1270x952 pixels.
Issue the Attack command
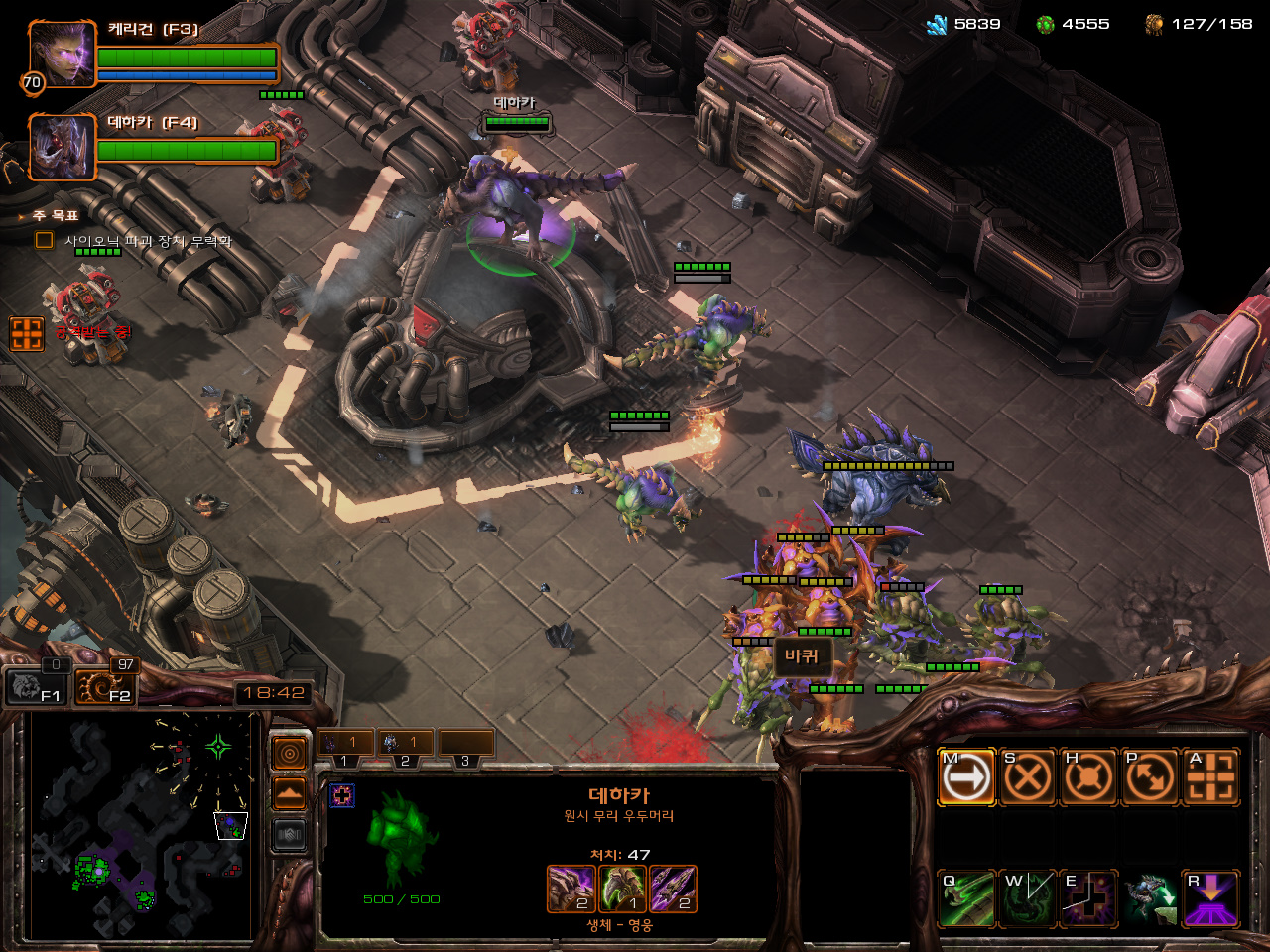[1210, 776]
